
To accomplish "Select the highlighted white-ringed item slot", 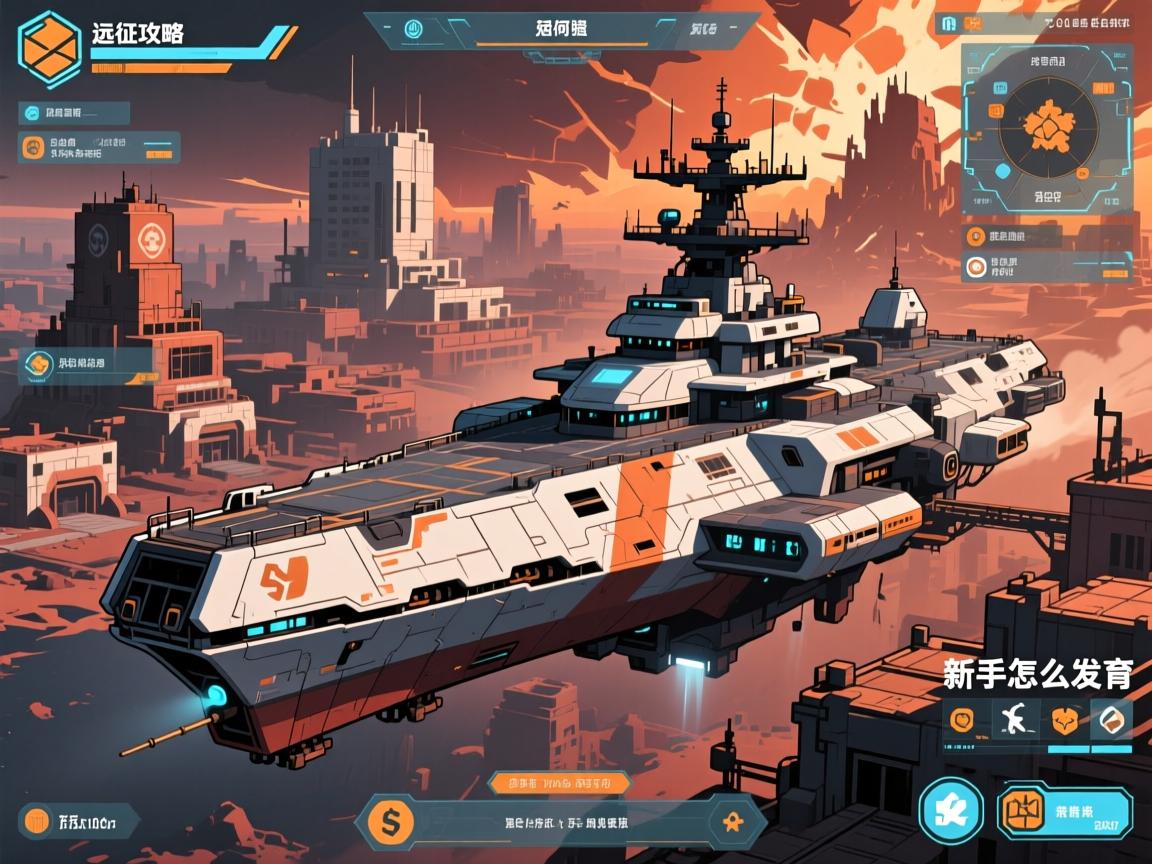I will coord(1112,719).
